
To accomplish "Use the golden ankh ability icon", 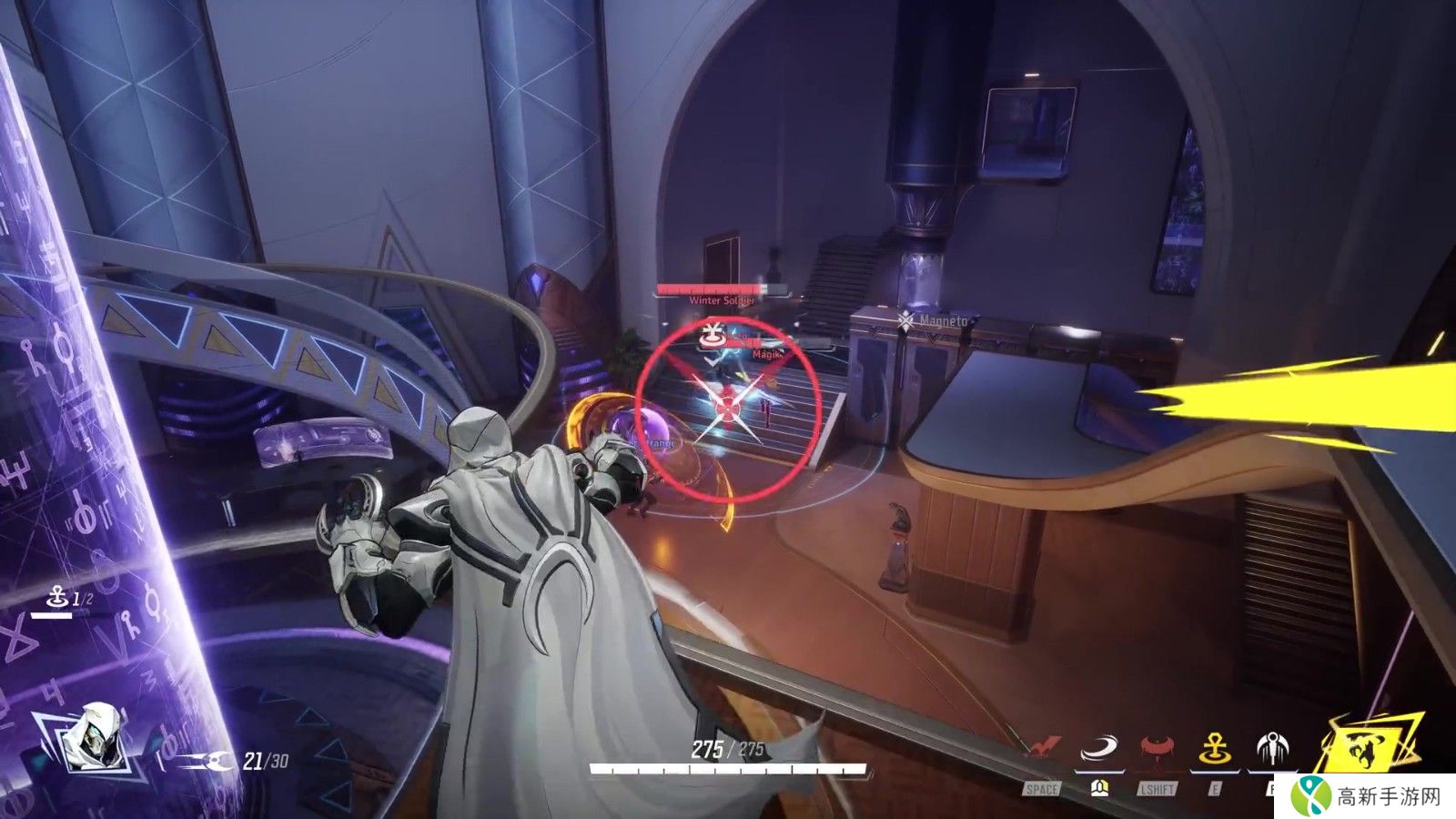I will [1214, 750].
